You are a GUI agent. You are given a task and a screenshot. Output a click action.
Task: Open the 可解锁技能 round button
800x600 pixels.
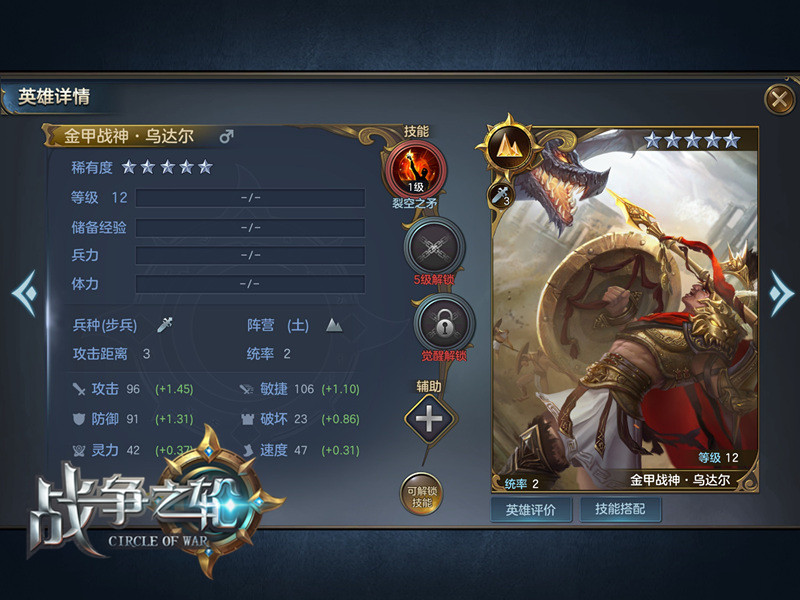tap(421, 494)
